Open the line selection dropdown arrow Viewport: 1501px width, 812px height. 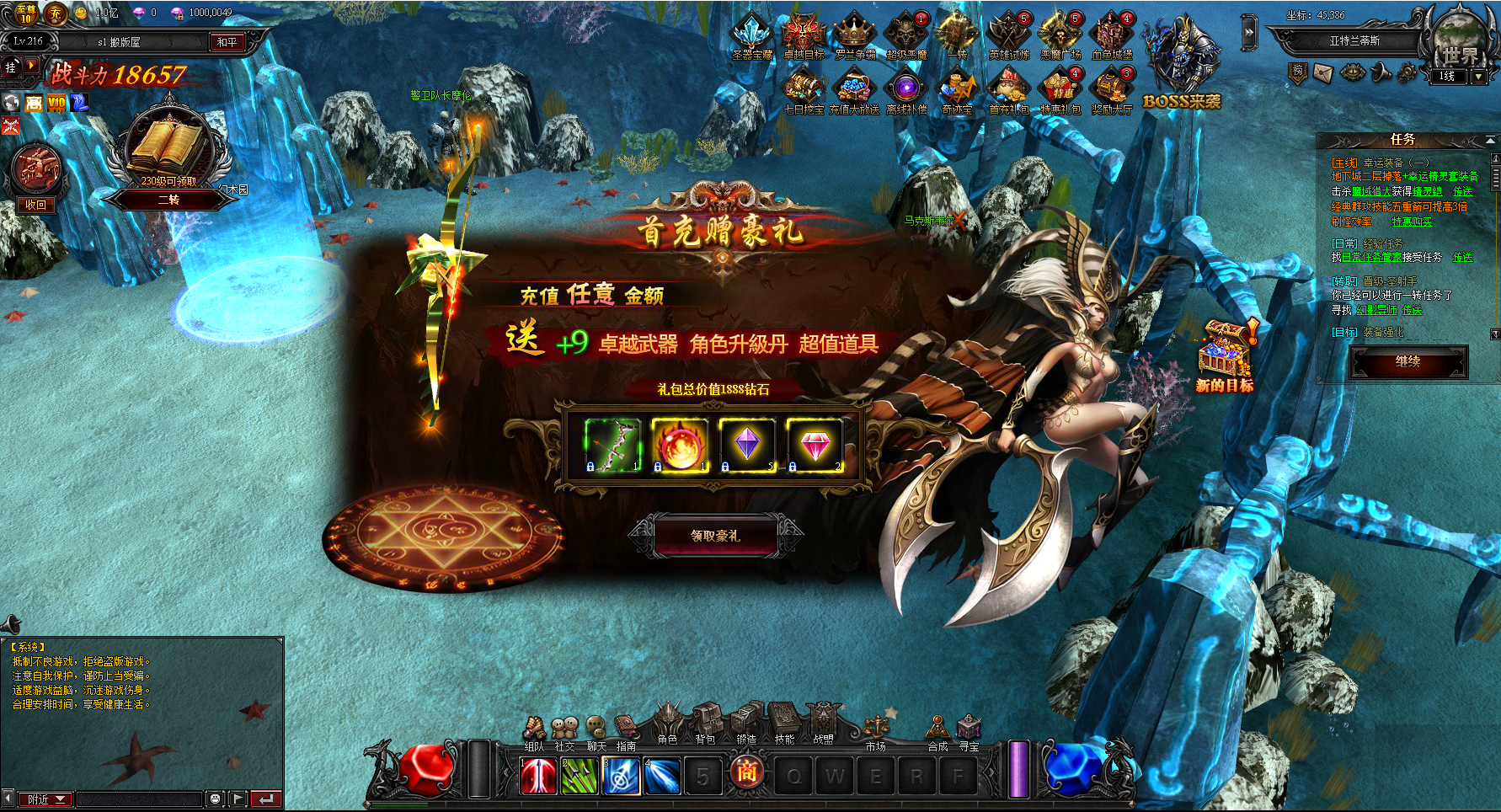pyautogui.click(x=1478, y=77)
